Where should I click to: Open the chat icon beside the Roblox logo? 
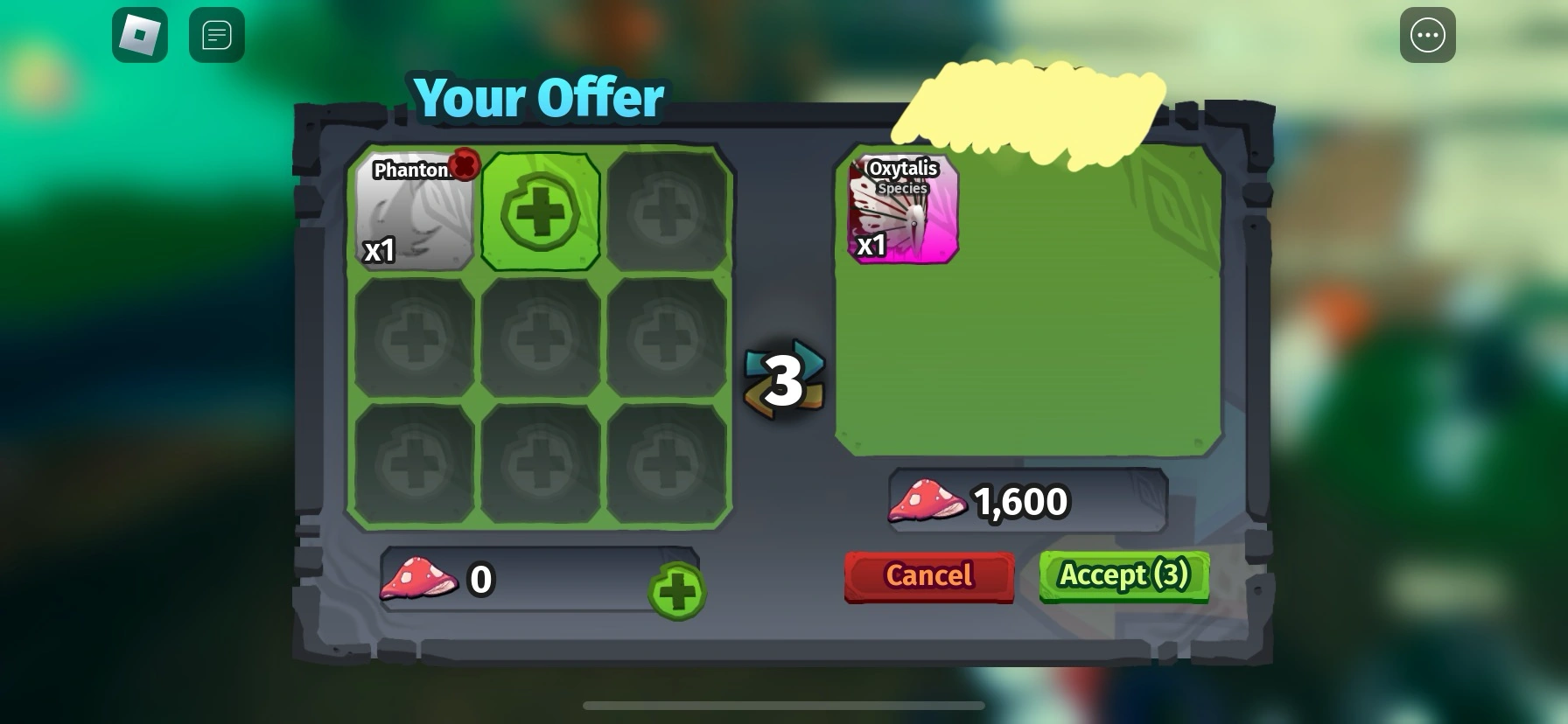point(216,35)
